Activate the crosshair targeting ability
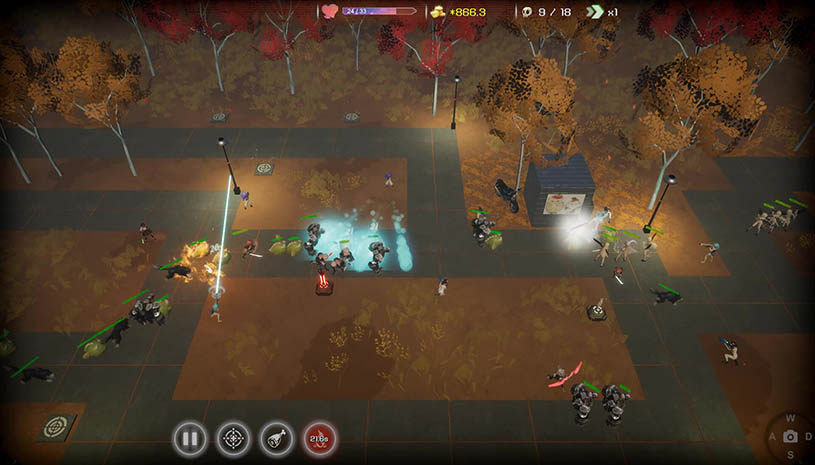 point(233,437)
